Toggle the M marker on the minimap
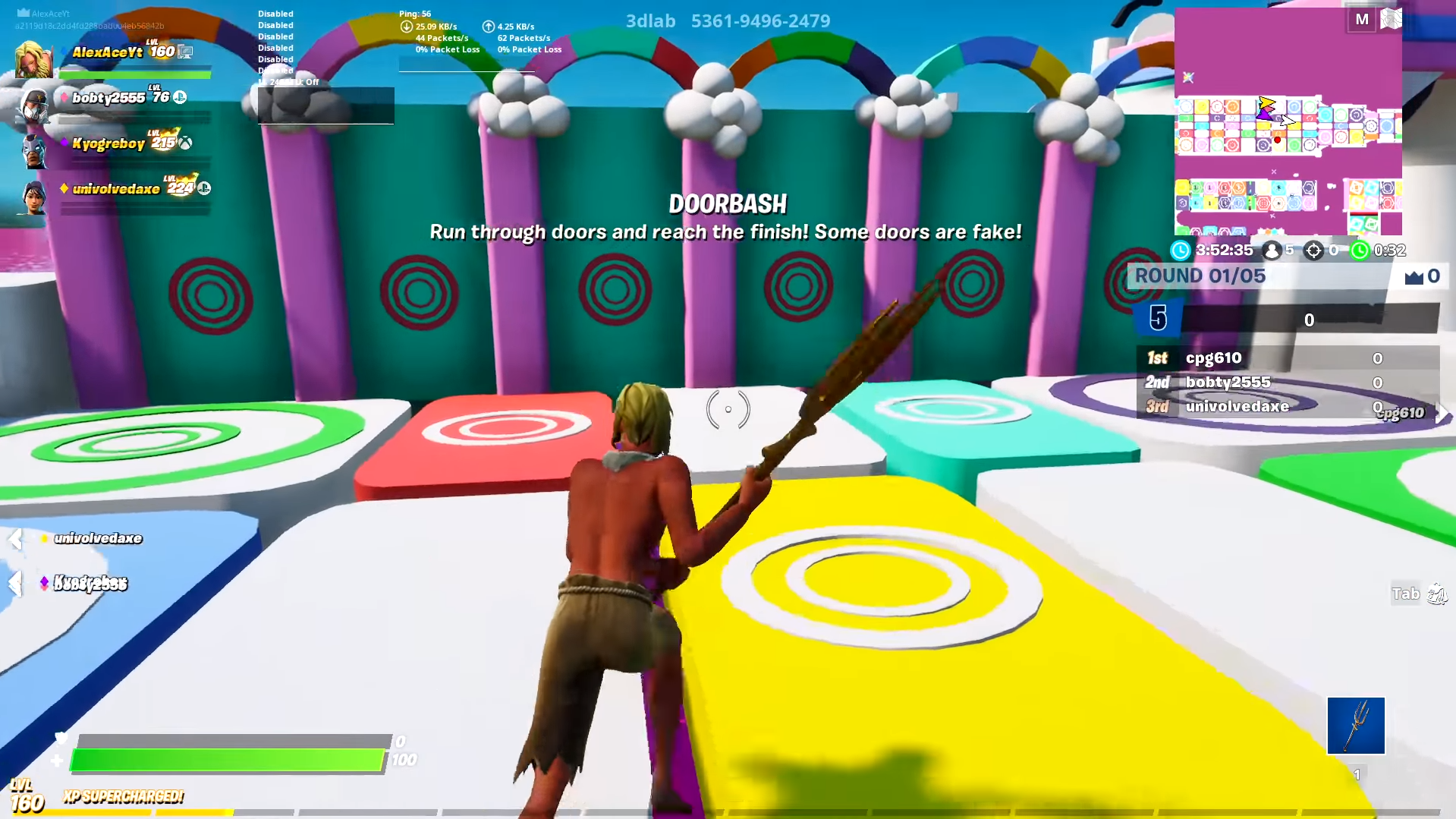Screen dimensions: 1456x819 1363,19
